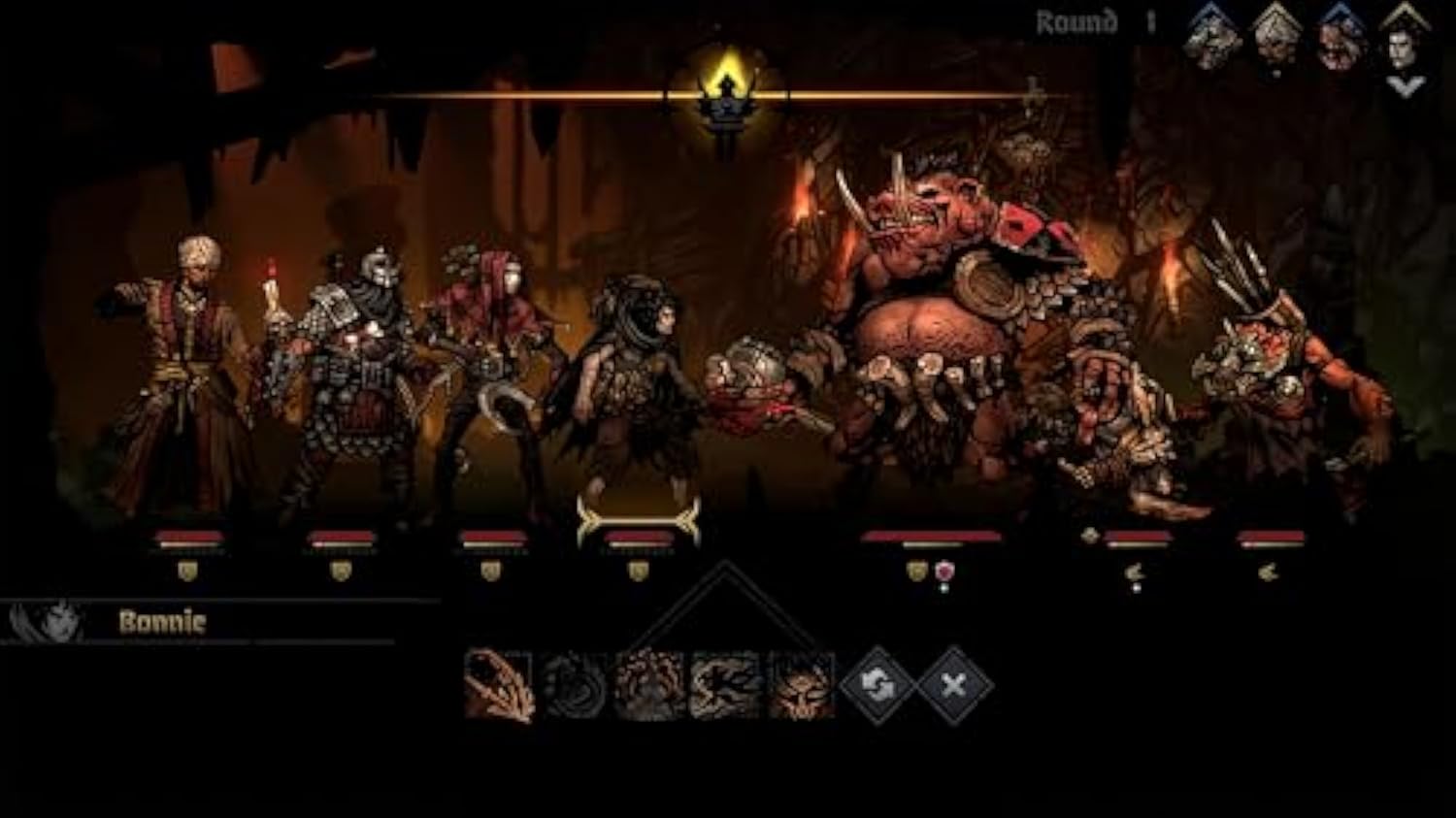Pass the turn with the X button
The width and height of the screenshot is (1456, 818).
tap(954, 685)
